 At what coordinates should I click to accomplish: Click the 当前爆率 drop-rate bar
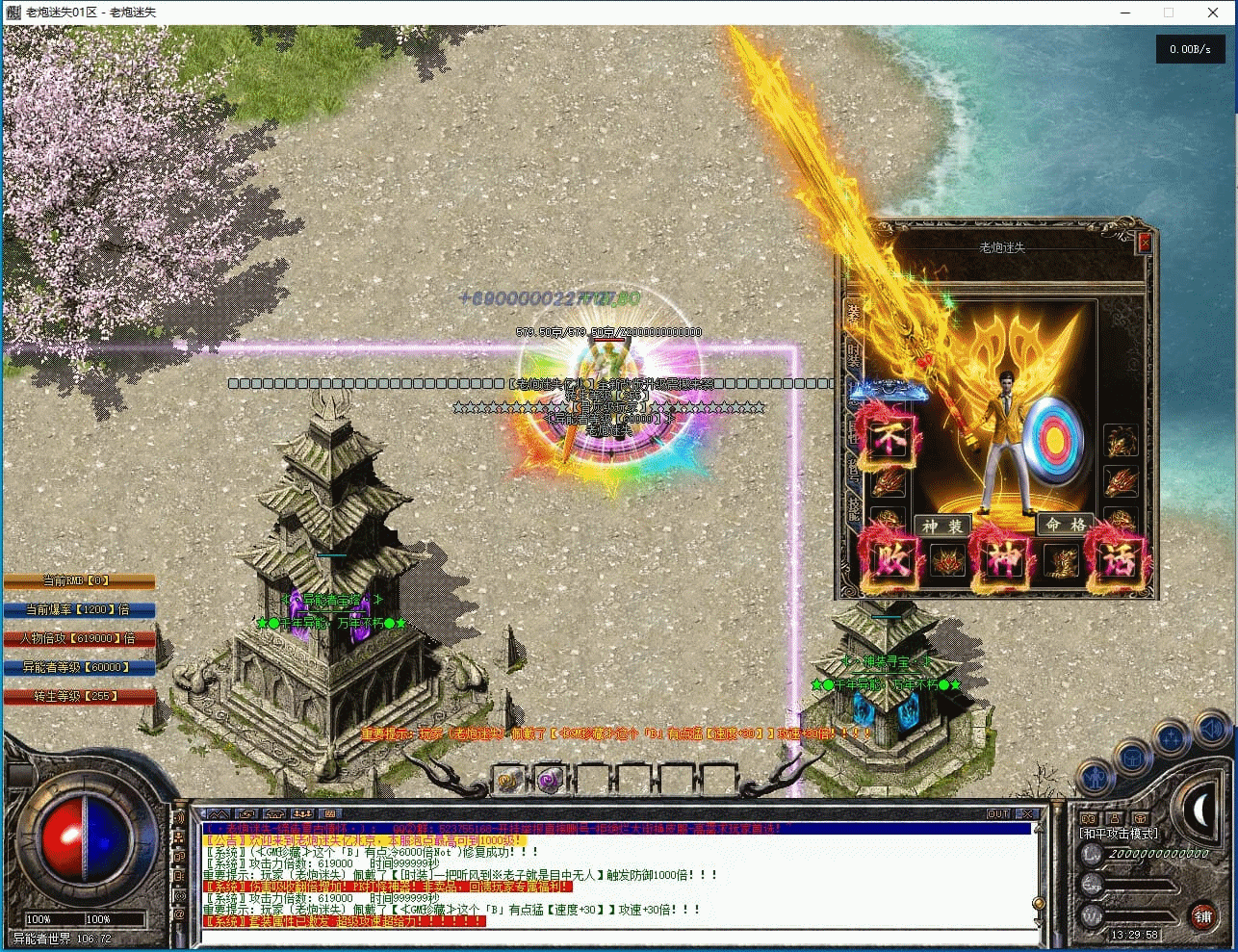(79, 609)
